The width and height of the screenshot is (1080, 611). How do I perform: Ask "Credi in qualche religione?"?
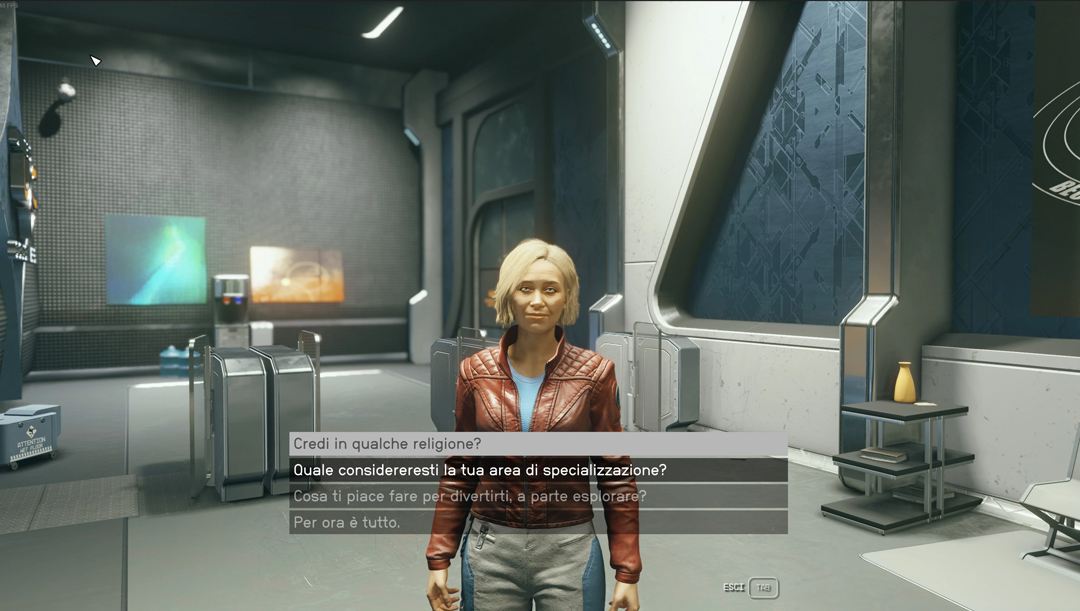[387, 444]
